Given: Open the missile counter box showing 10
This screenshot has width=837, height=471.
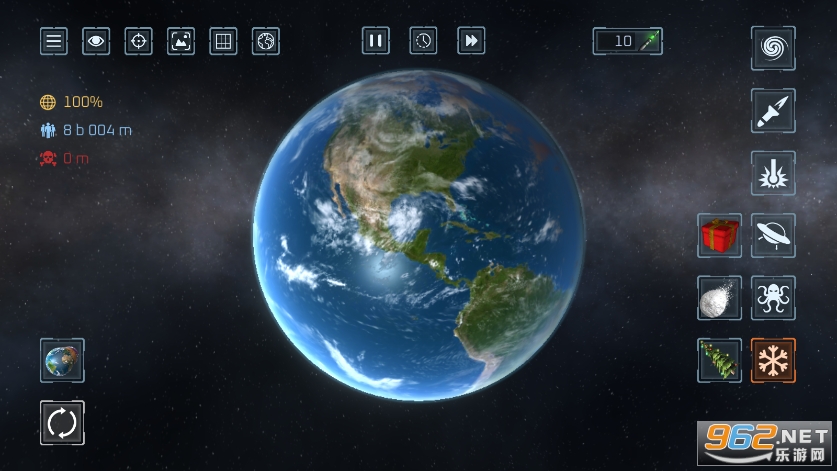Looking at the screenshot, I should click(628, 41).
